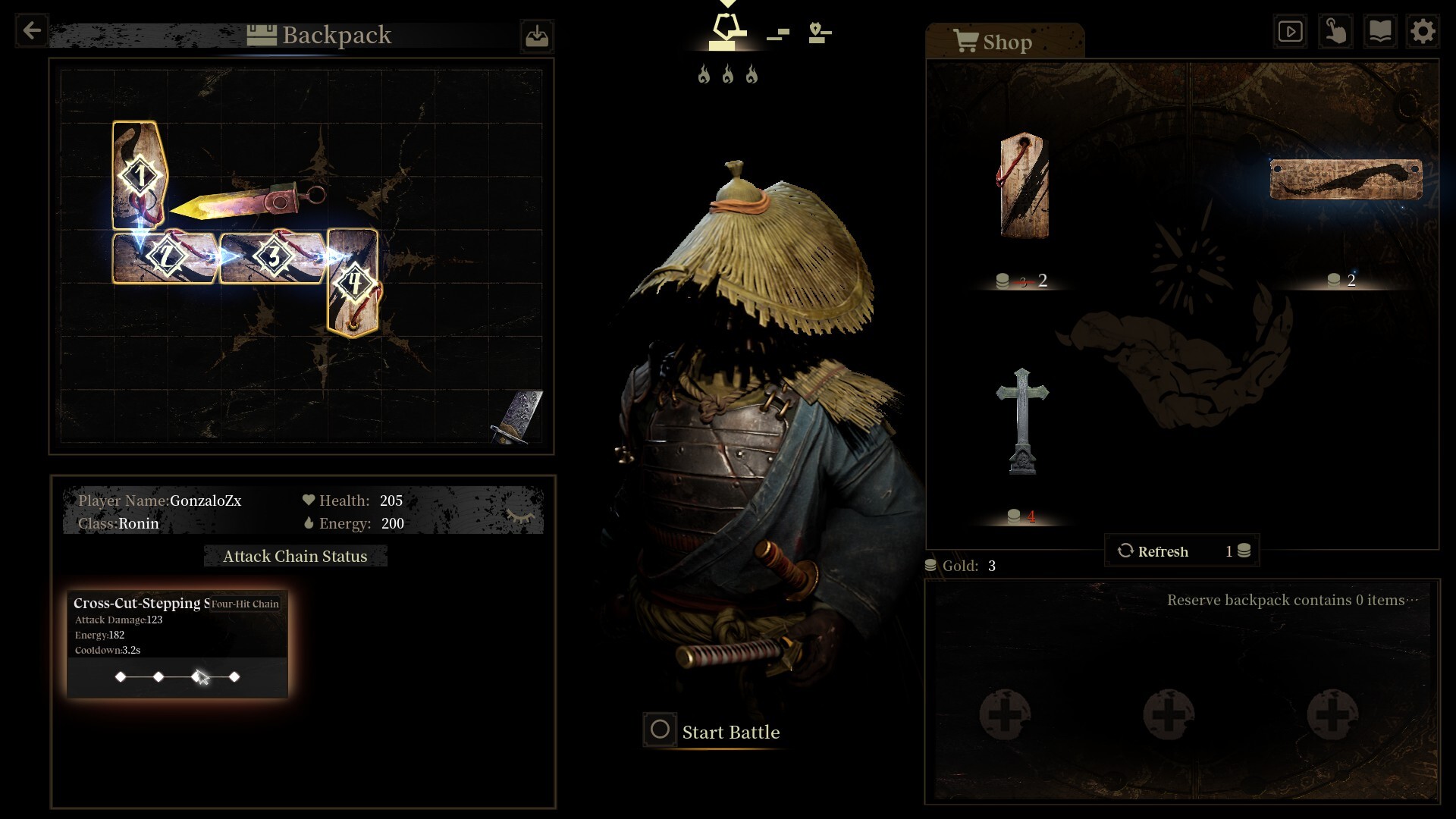Buy the horizontal wooden tablet for 2 gold
This screenshot has height=819, width=1456.
1345,180
